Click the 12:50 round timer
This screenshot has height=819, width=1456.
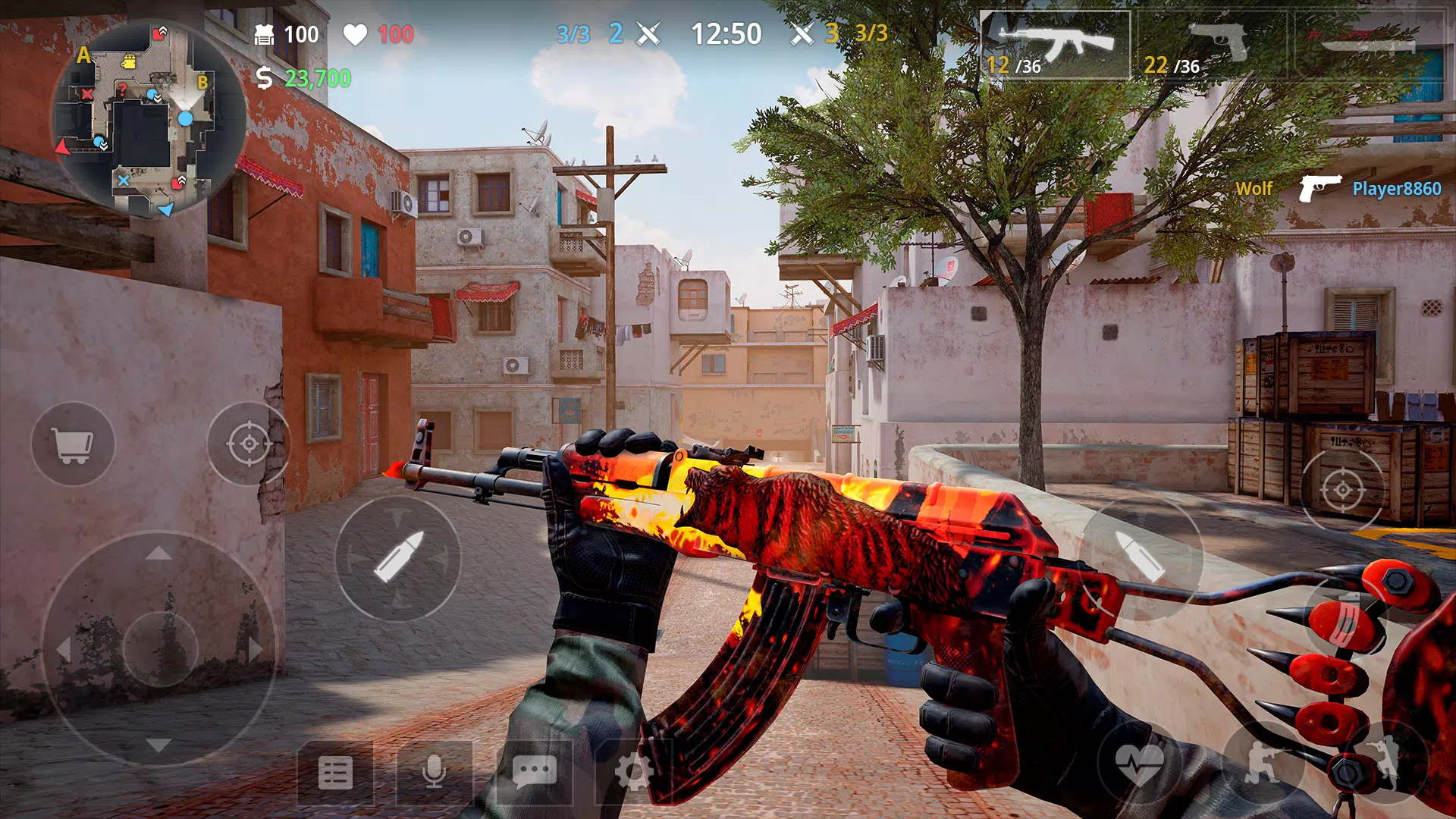(x=726, y=34)
